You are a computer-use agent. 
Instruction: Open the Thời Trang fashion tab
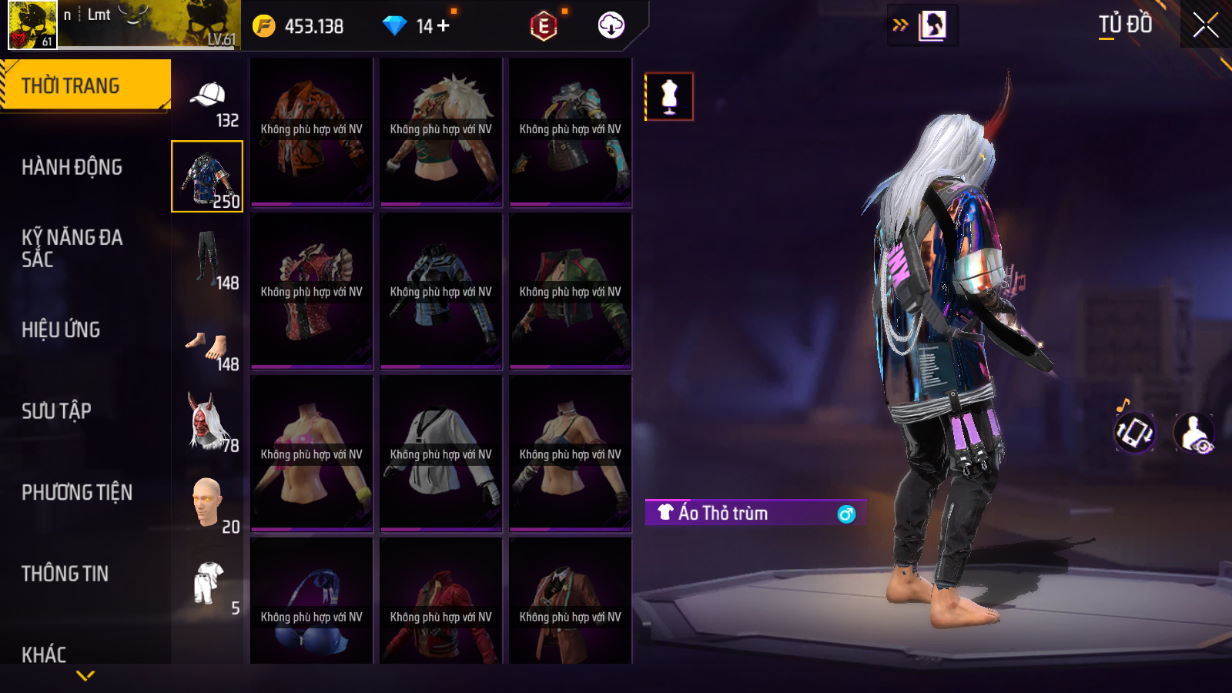click(x=85, y=86)
